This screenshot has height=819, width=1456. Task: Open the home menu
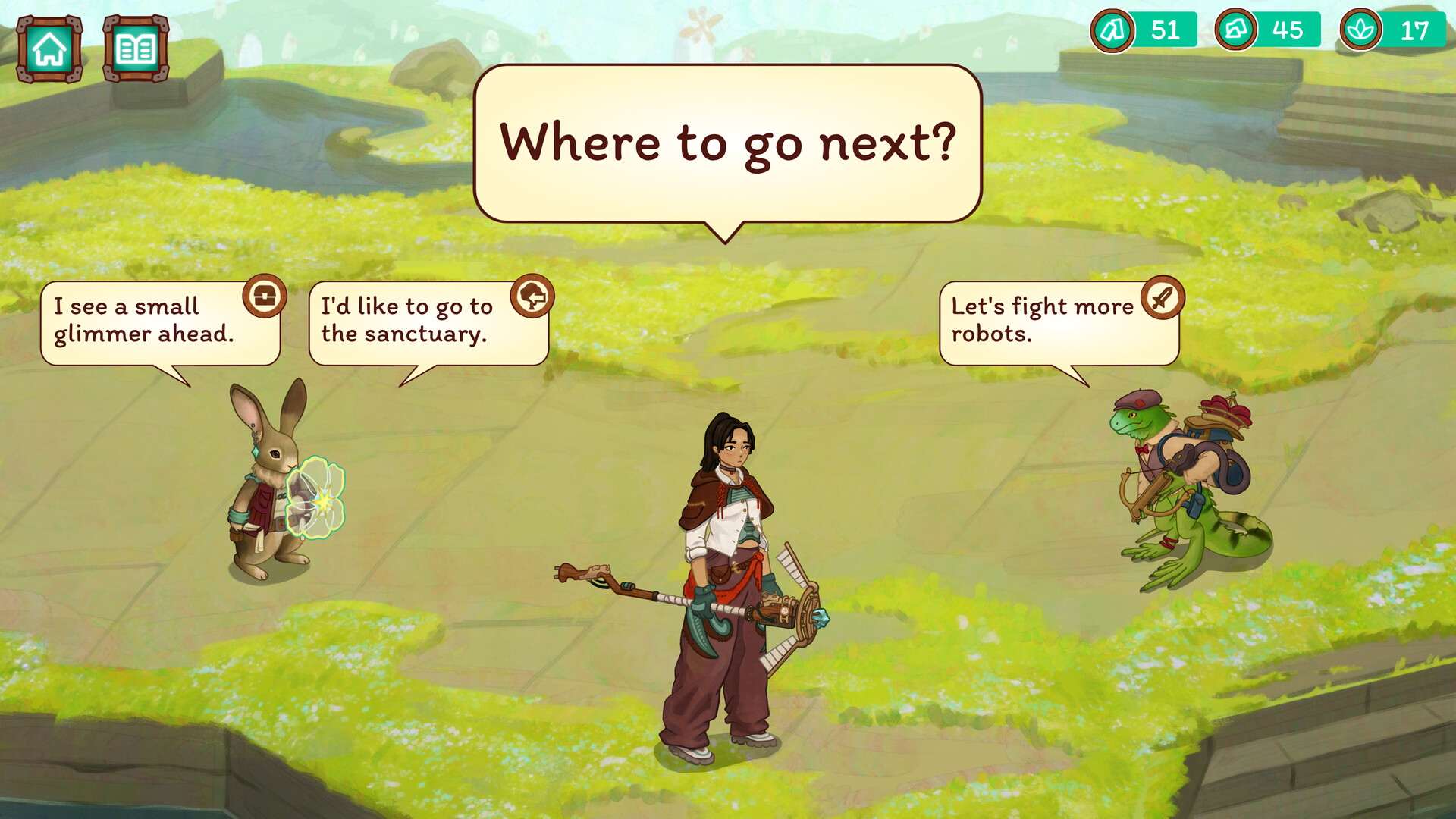[x=48, y=50]
